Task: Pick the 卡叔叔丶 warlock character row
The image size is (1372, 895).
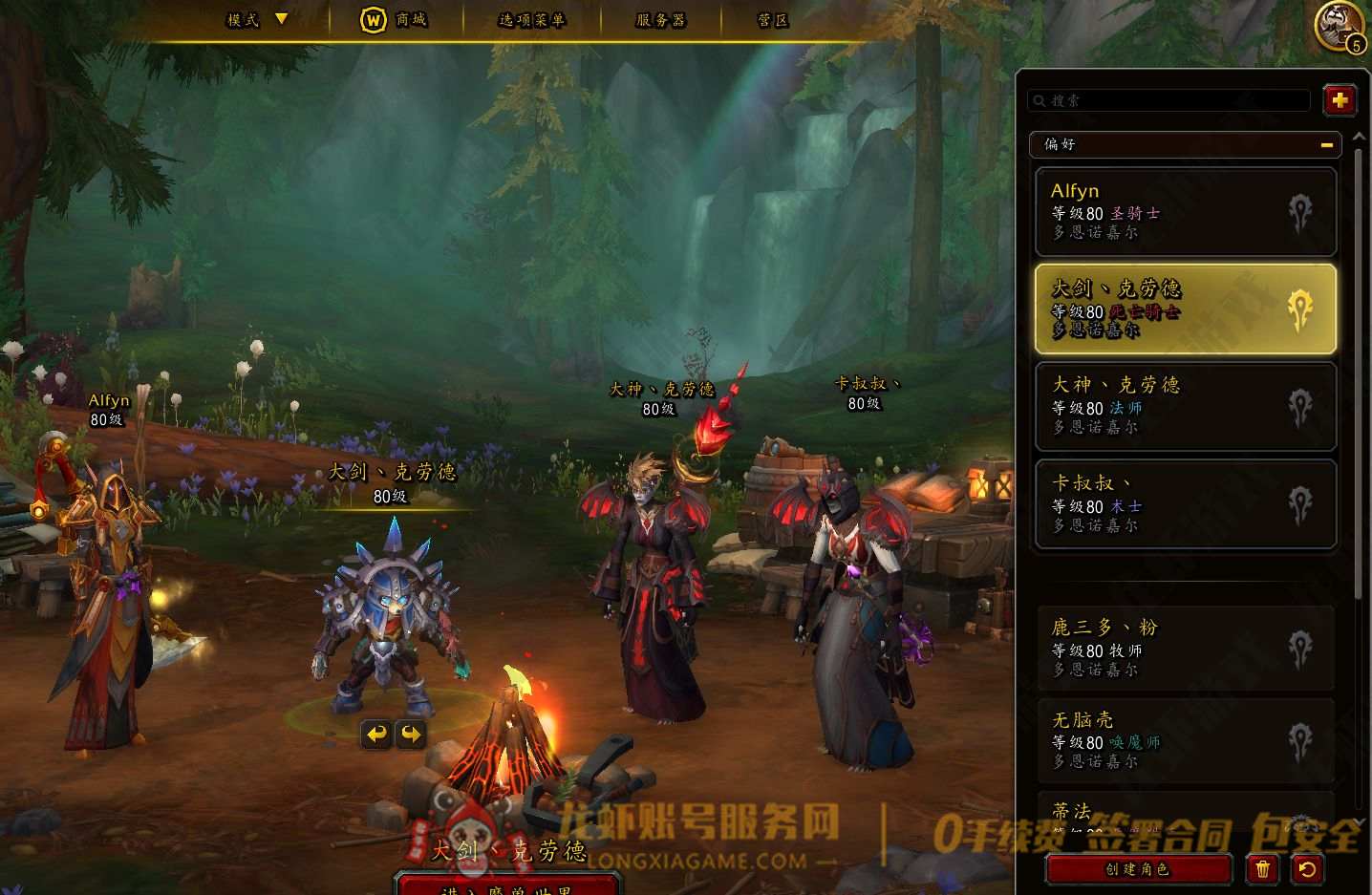Action: coord(1185,504)
